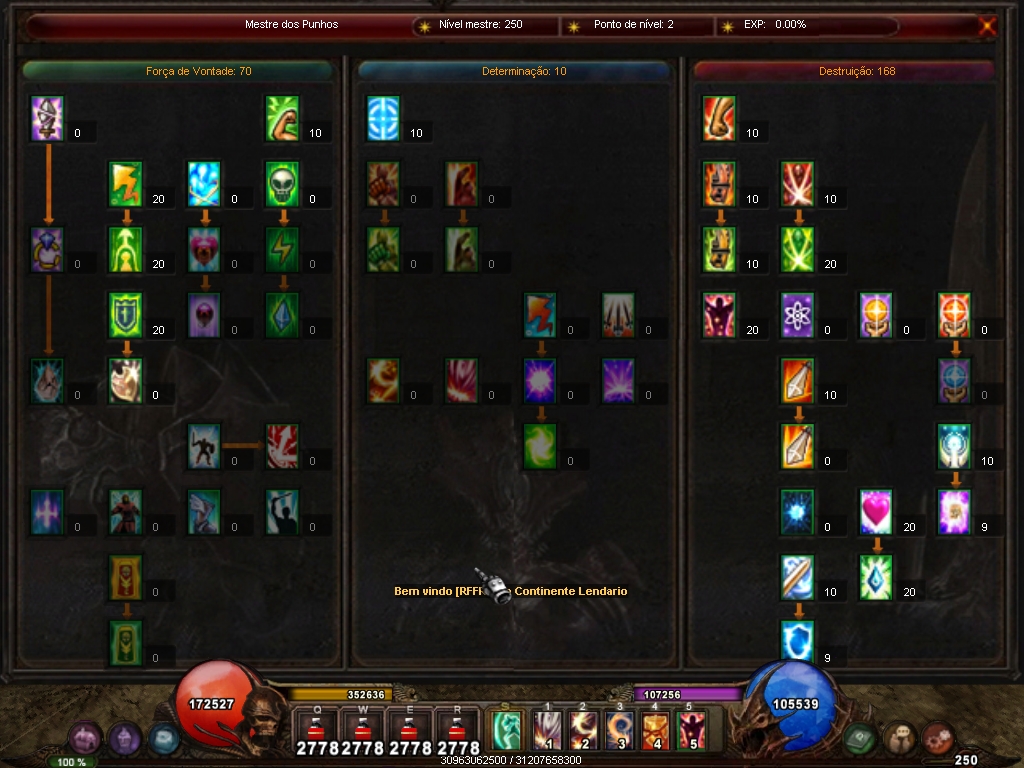
Task: Choose the pink heart skill icon
Action: (x=876, y=511)
